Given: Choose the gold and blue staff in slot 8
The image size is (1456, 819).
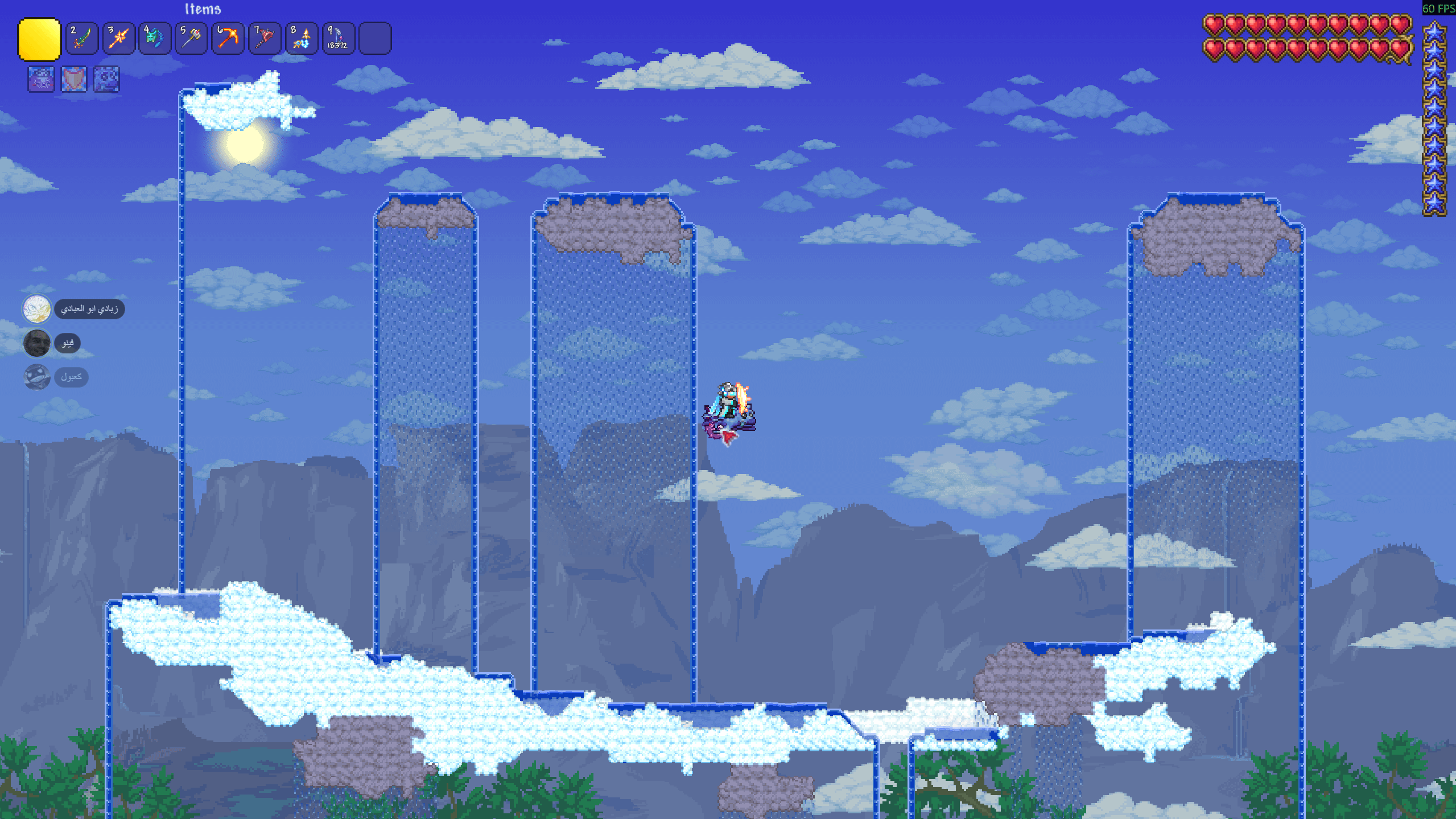Looking at the screenshot, I should tap(301, 39).
